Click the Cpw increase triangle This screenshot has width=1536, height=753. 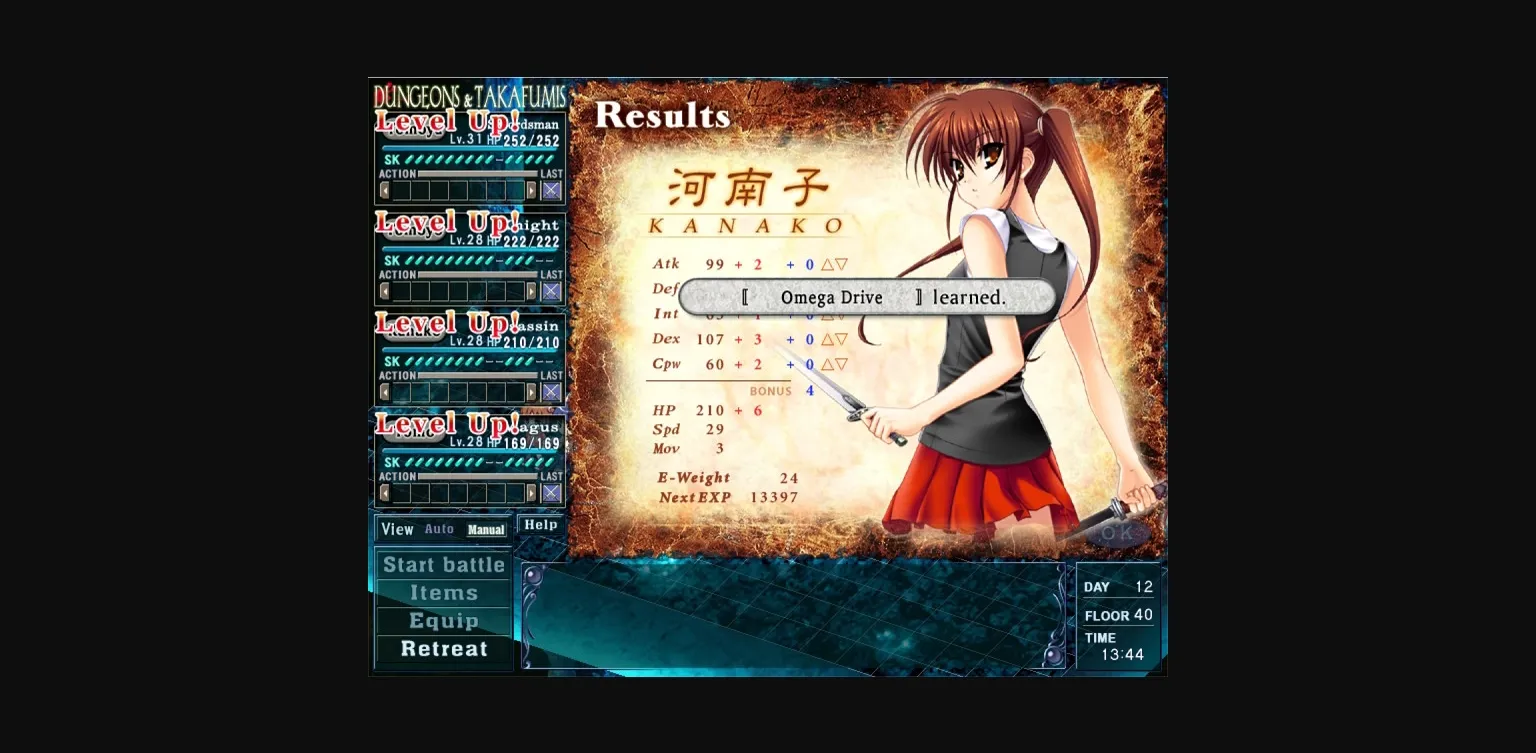pos(829,364)
